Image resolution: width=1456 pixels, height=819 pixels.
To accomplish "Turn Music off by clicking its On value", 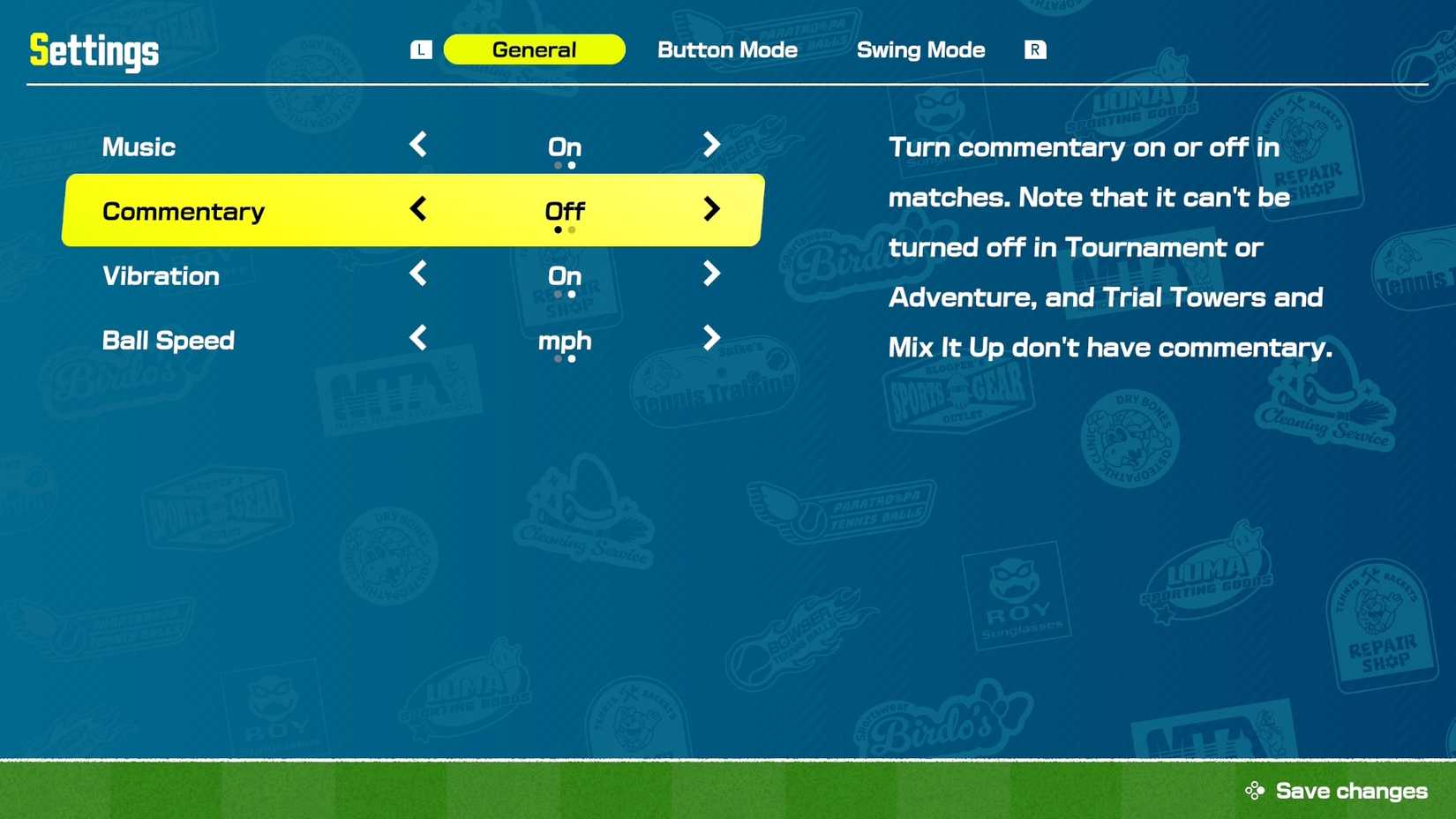I will [x=564, y=147].
